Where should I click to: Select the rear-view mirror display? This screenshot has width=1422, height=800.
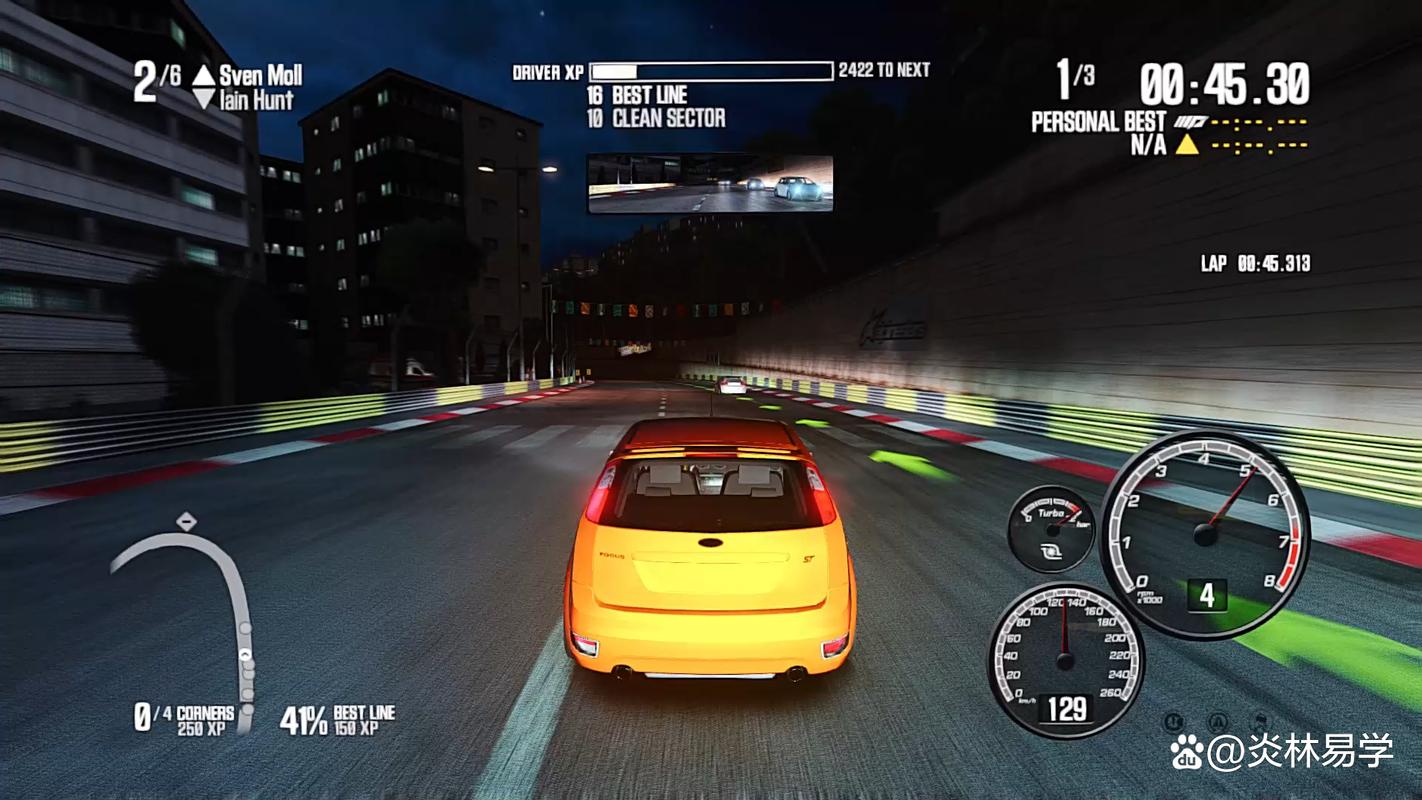(710, 183)
